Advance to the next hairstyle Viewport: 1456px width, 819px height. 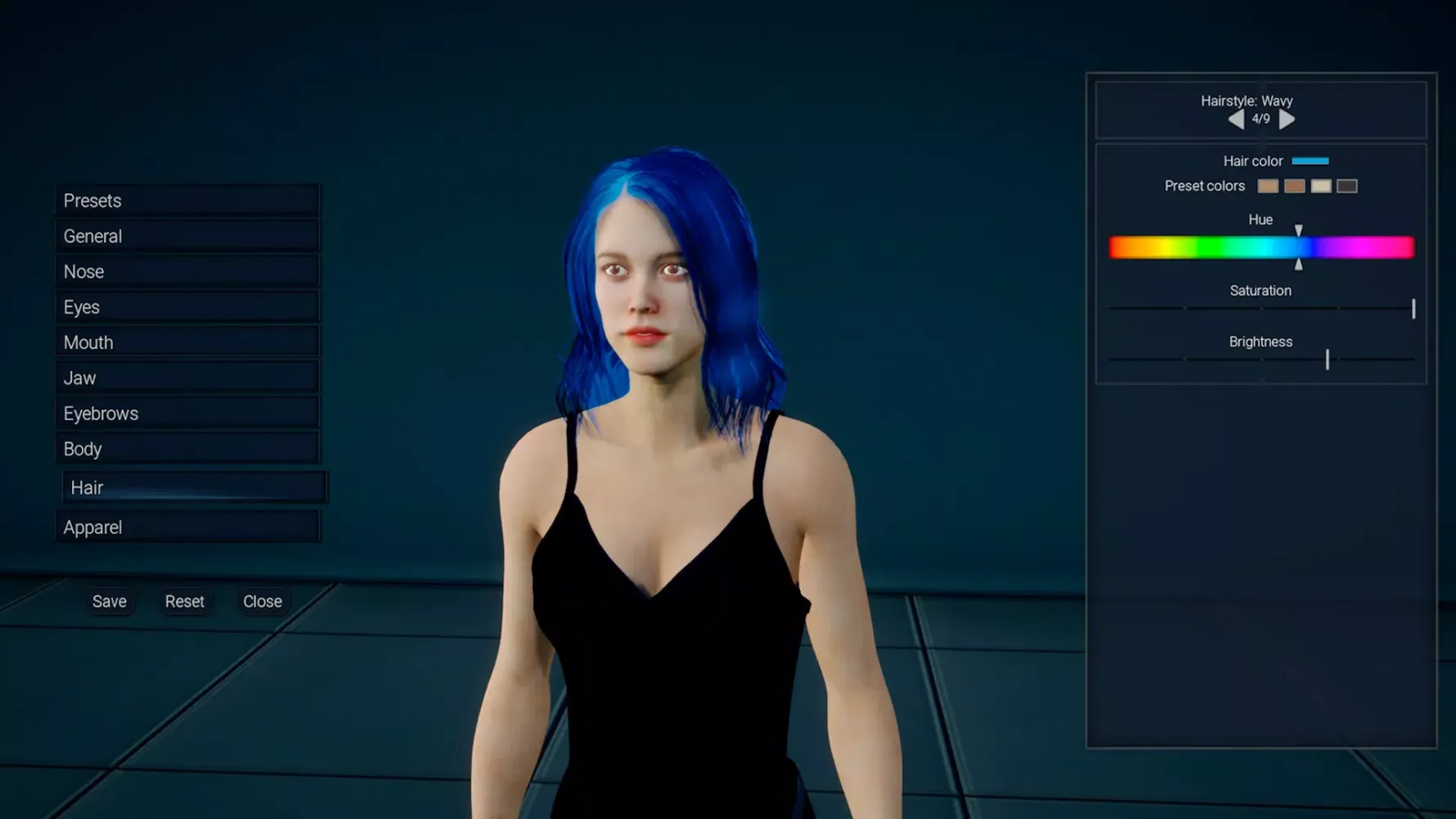coord(1286,119)
